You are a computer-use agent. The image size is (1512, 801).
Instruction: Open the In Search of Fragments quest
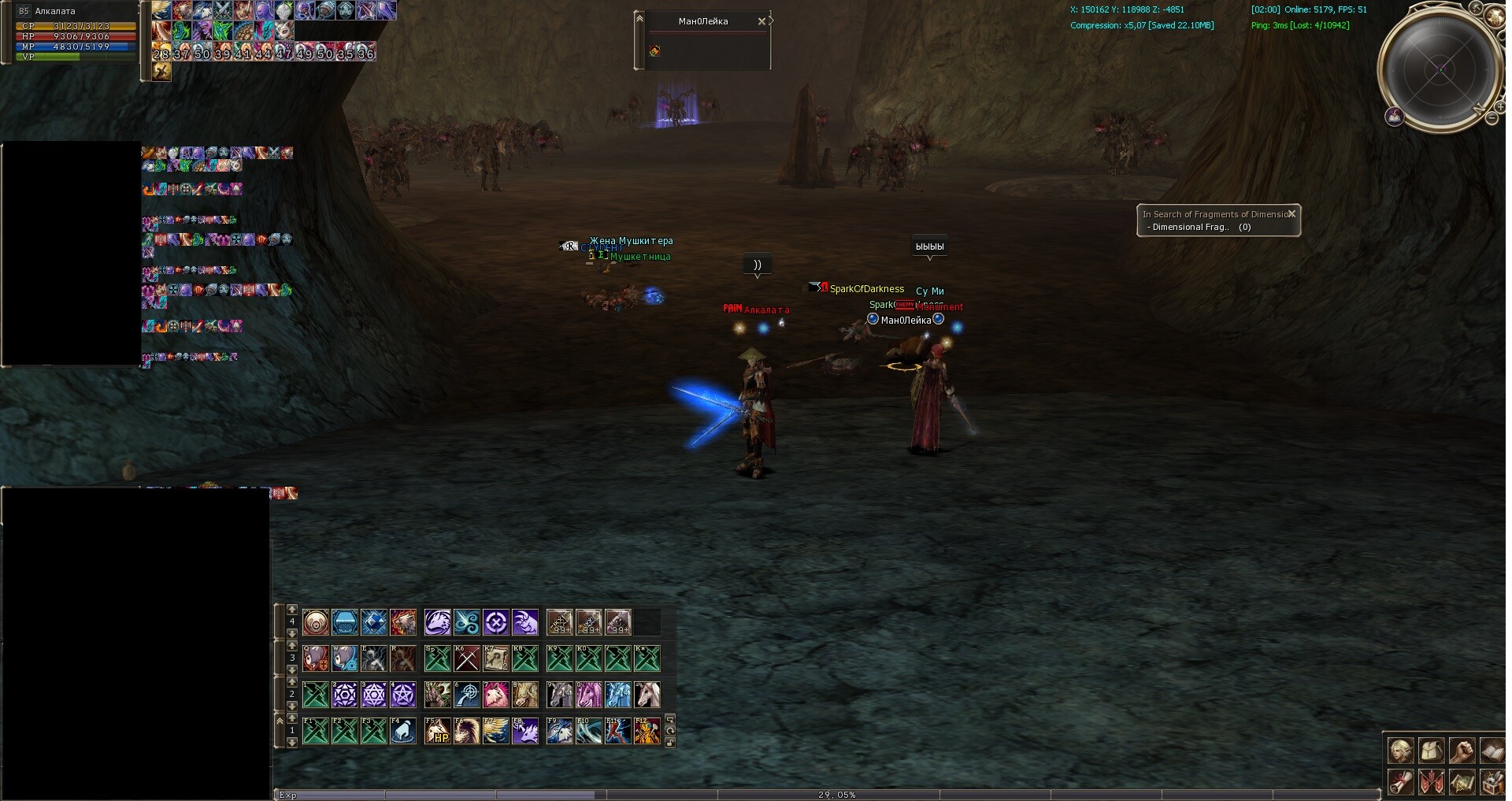pos(1213,214)
